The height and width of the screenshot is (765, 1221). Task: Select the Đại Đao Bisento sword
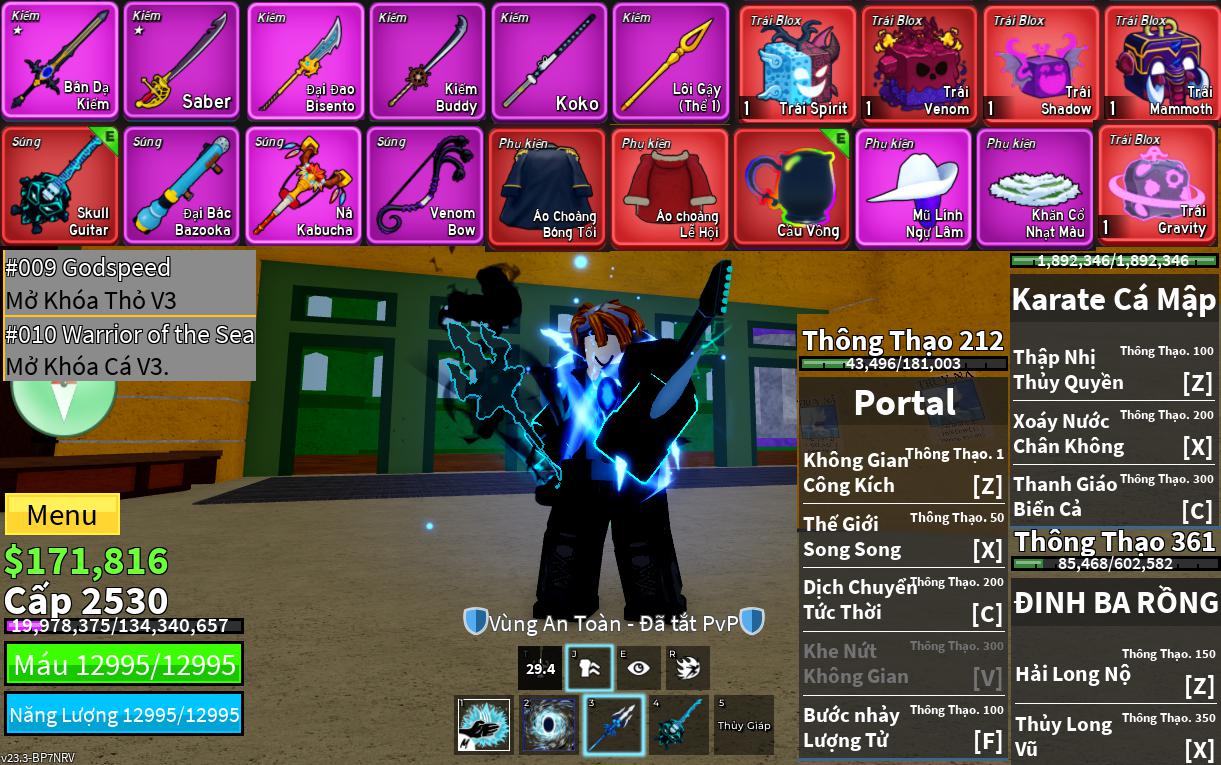(305, 62)
